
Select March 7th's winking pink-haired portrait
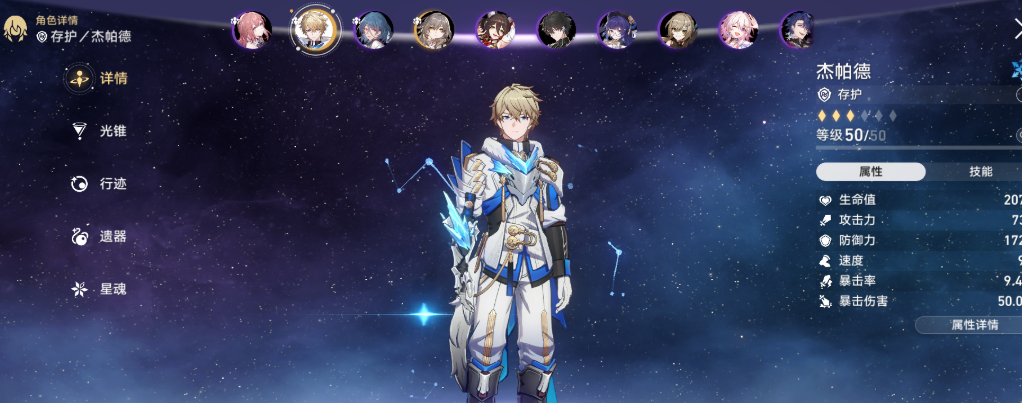[x=739, y=30]
